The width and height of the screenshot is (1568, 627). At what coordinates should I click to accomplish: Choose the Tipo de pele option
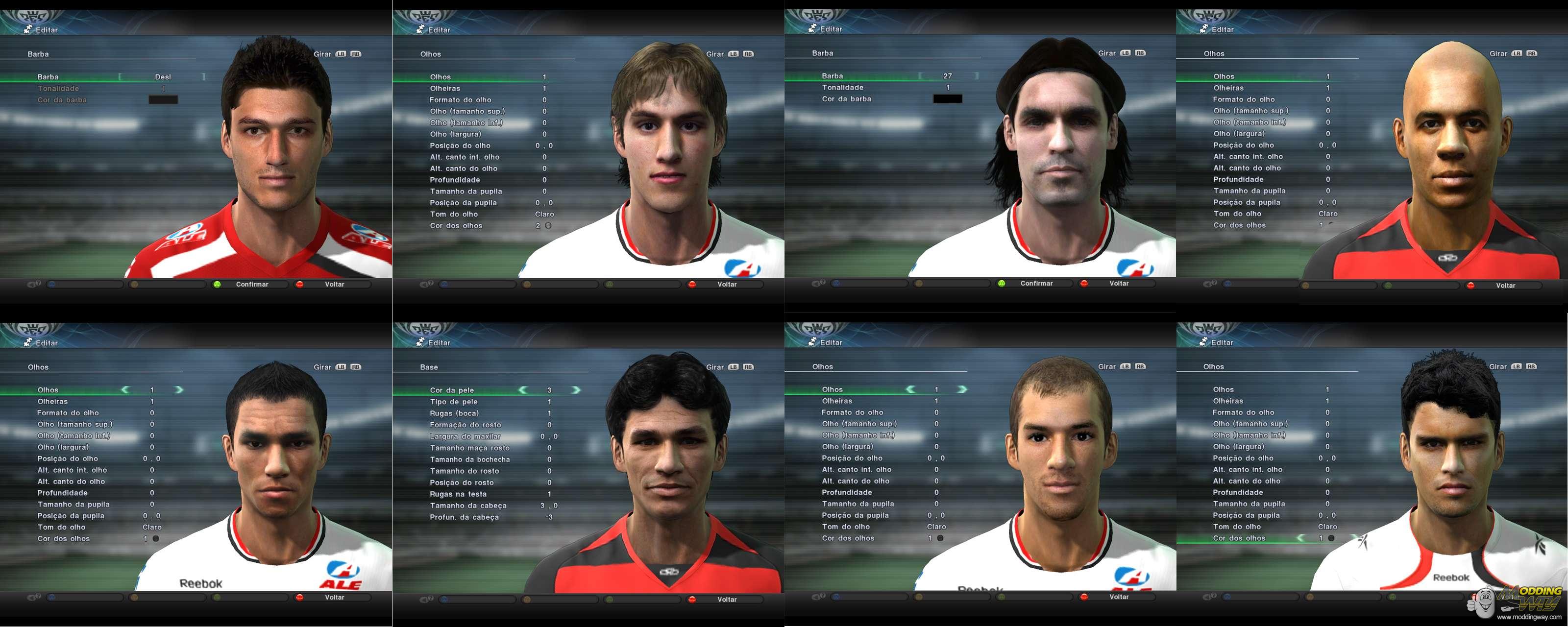click(453, 402)
